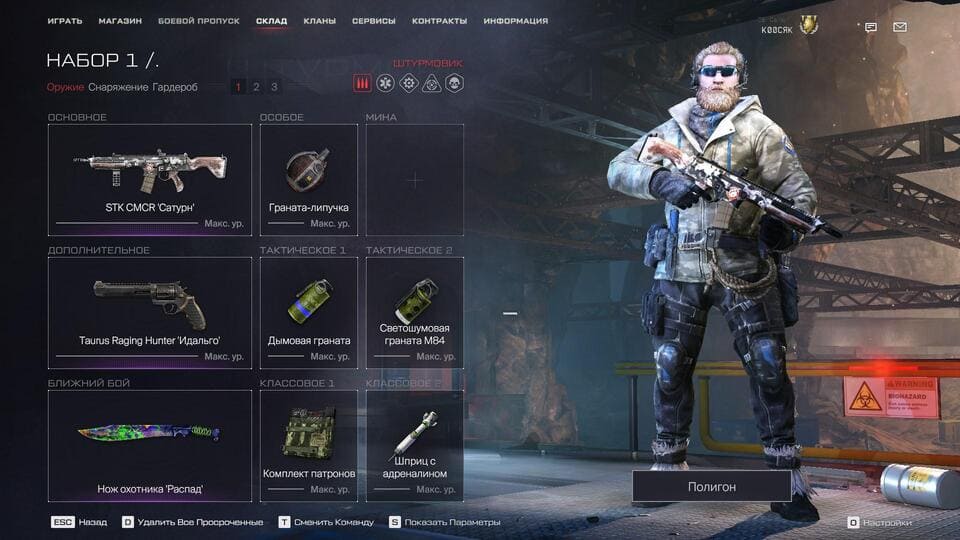The height and width of the screenshot is (540, 960).
Task: Go to the Магазин section
Action: pyautogui.click(x=120, y=21)
